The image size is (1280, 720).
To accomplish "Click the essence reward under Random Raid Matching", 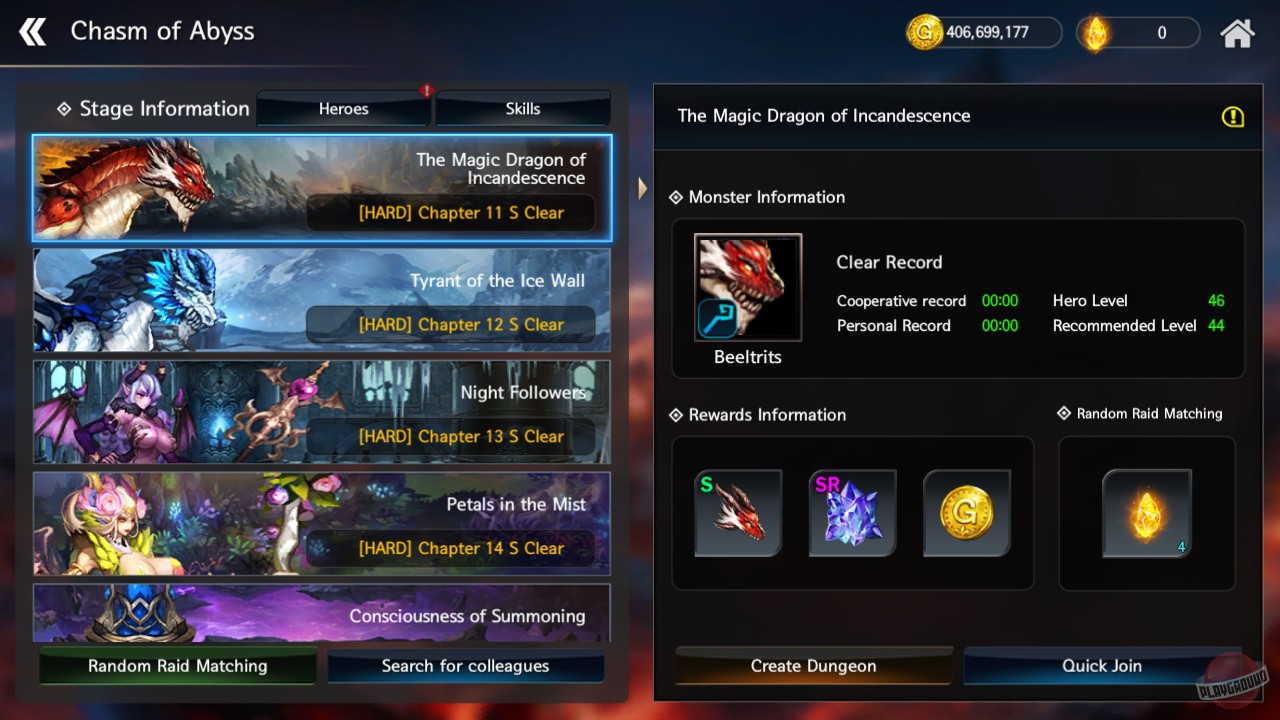I will [1146, 512].
